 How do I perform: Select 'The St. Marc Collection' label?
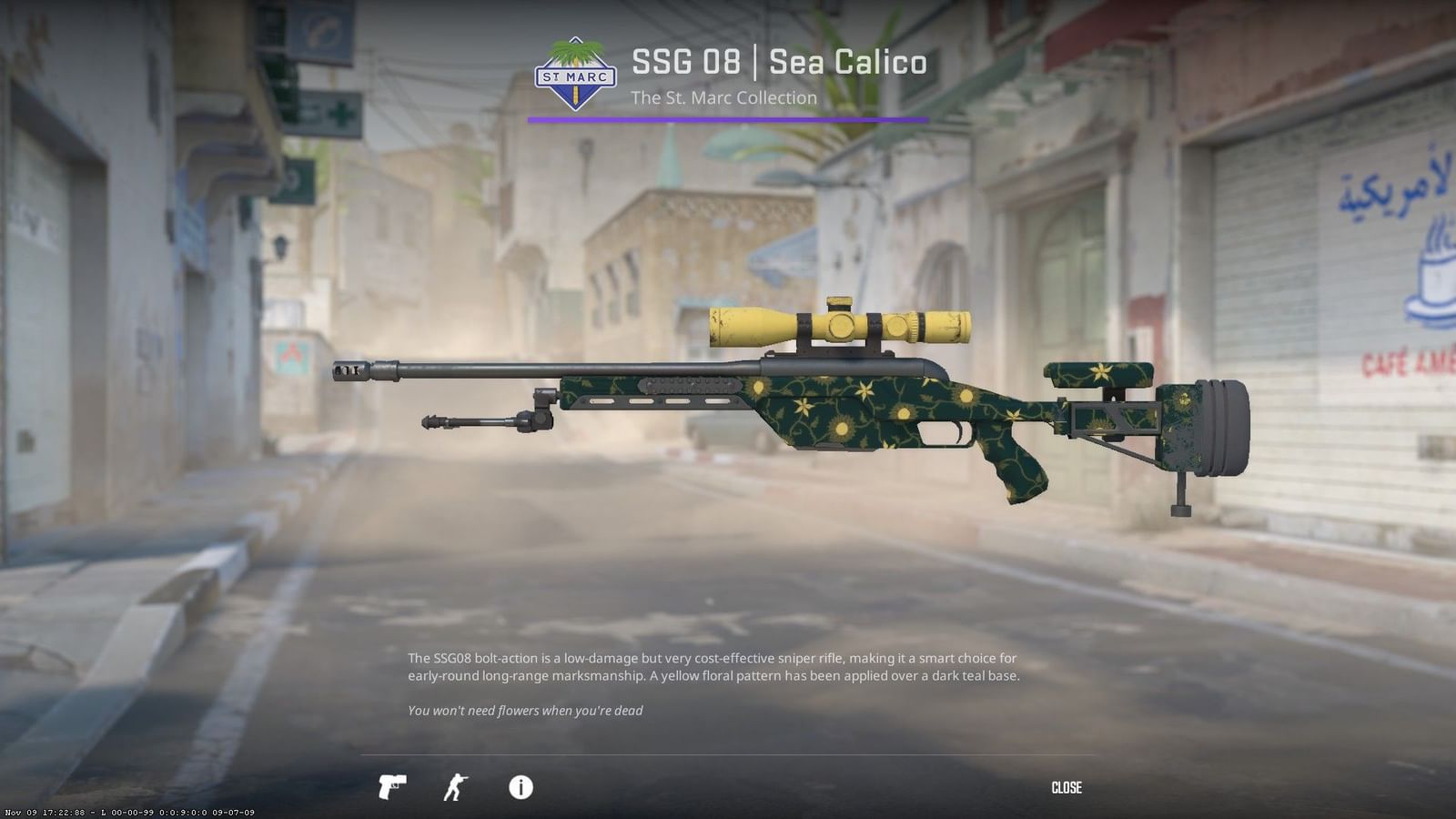724,97
